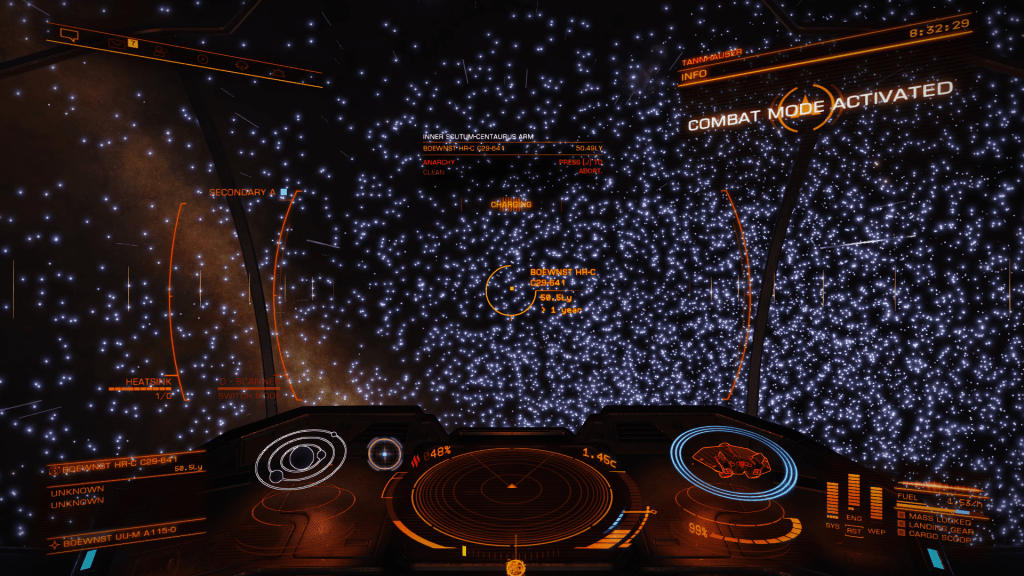This screenshot has height=576, width=1024.
Task: Open the inbox envelope icon
Action: coord(115,43)
